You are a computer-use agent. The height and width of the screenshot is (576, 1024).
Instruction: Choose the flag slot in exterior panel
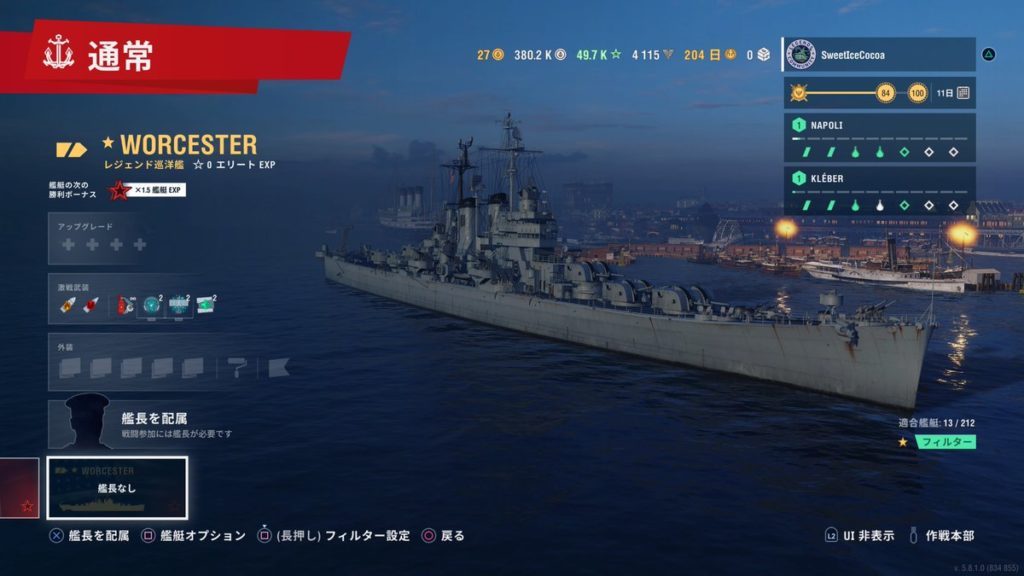point(279,367)
